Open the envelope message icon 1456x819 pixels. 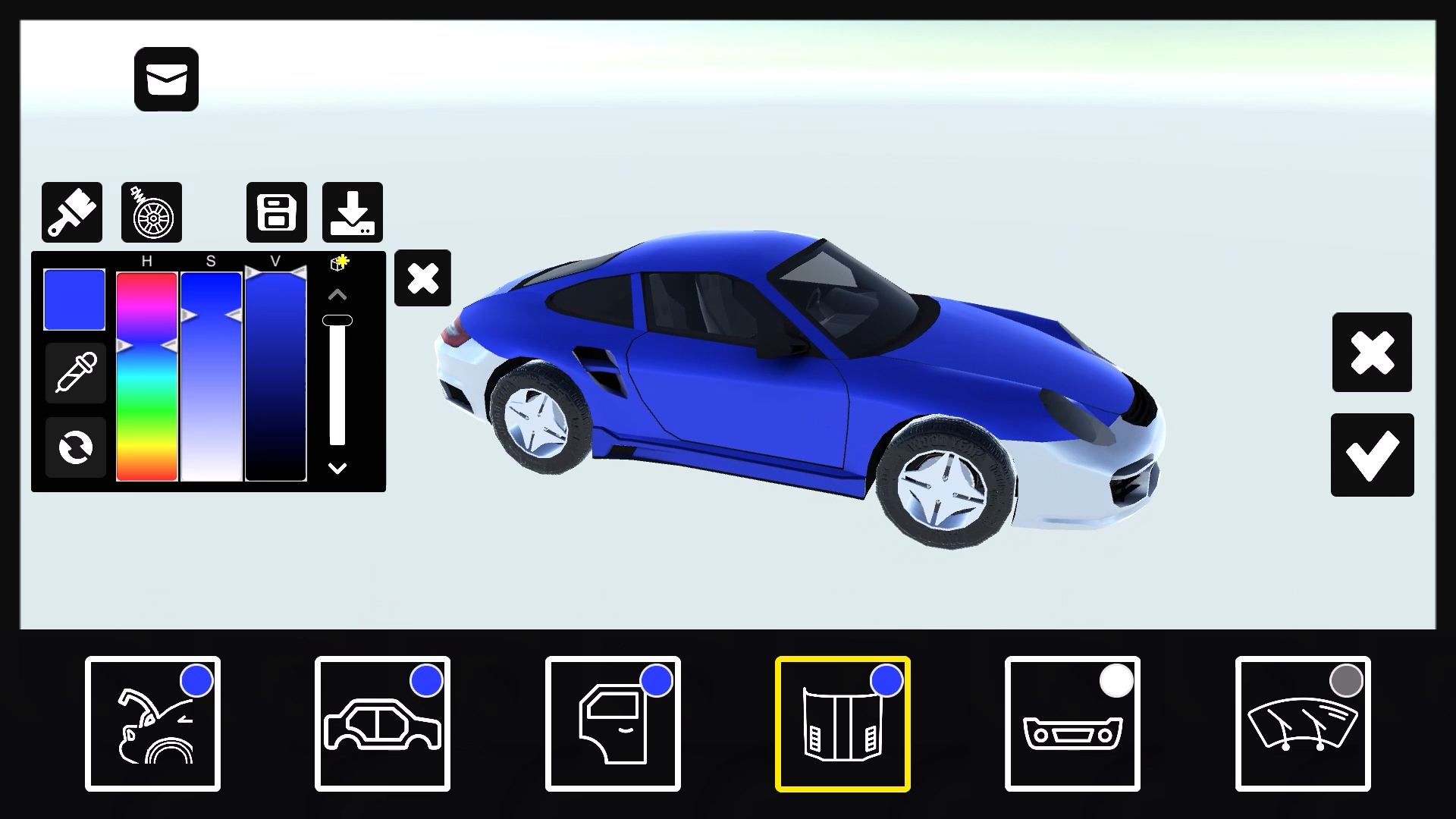click(x=165, y=79)
